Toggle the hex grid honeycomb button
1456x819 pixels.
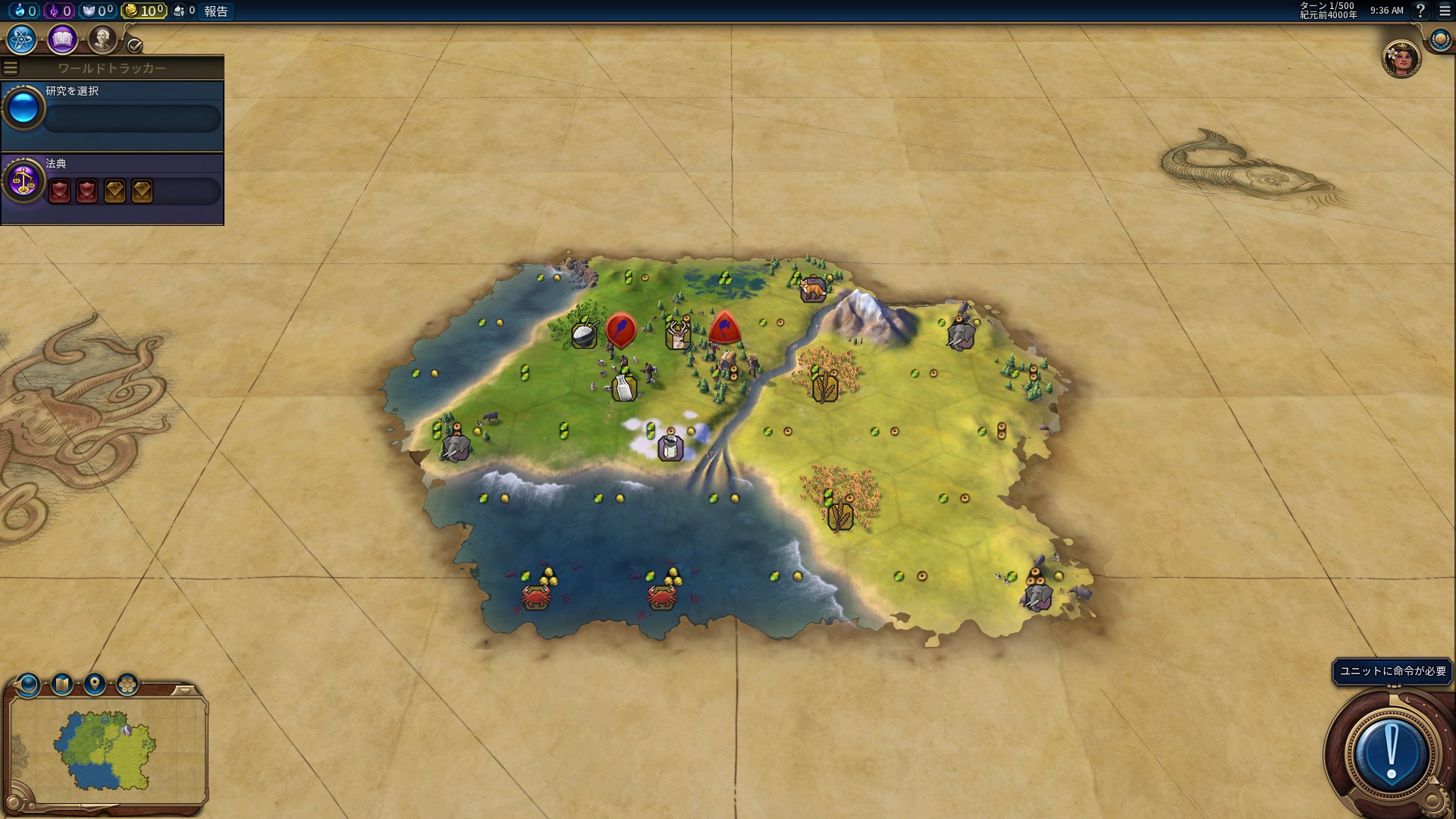(x=127, y=685)
